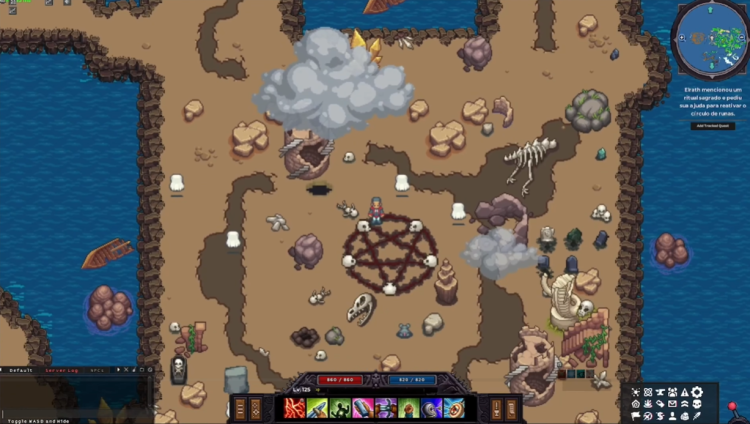The width and height of the screenshot is (750, 424).
Task: Open the anvil crafting icon
Action: pos(659,392)
